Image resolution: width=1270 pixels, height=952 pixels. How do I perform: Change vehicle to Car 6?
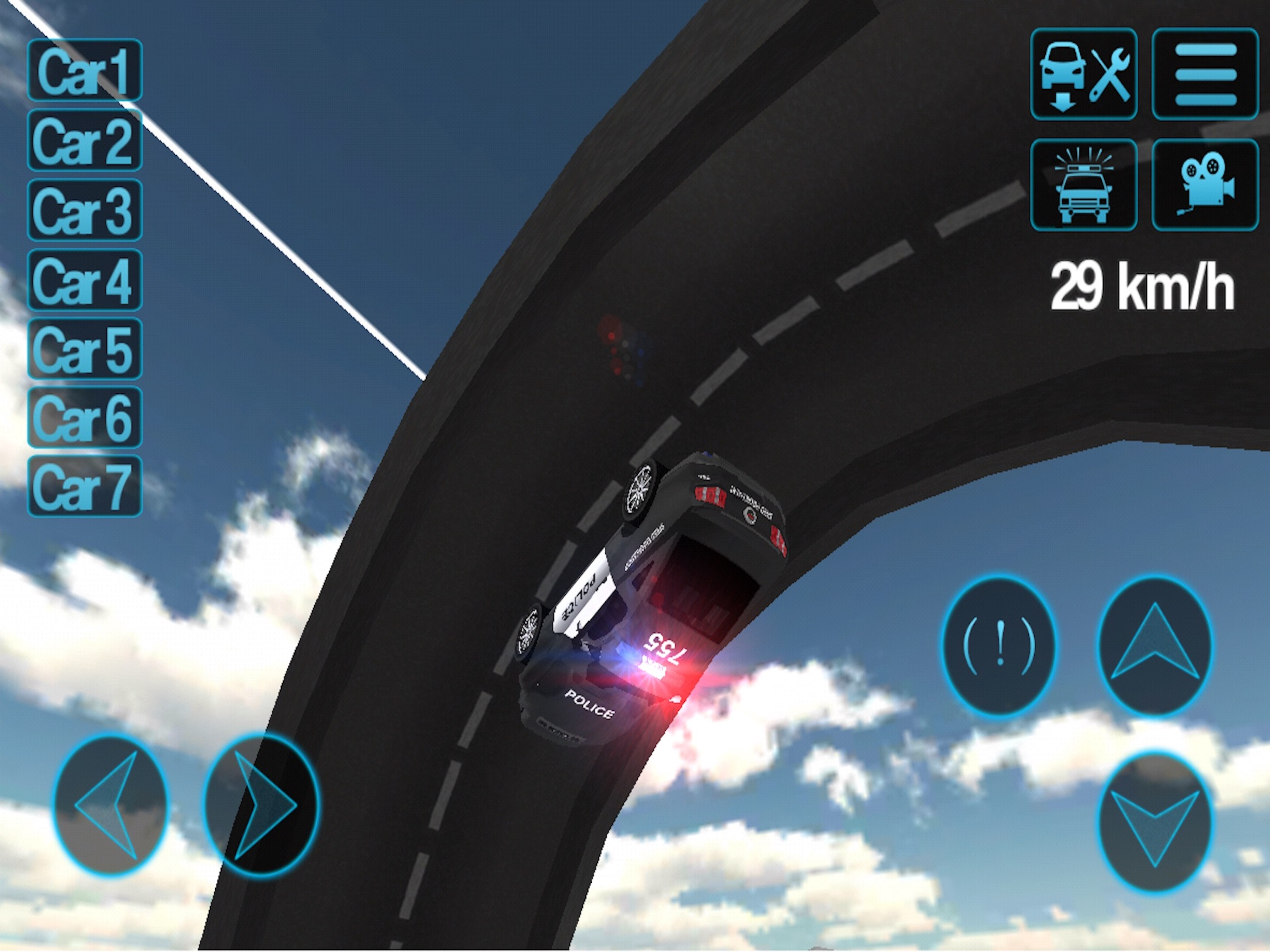point(85,418)
